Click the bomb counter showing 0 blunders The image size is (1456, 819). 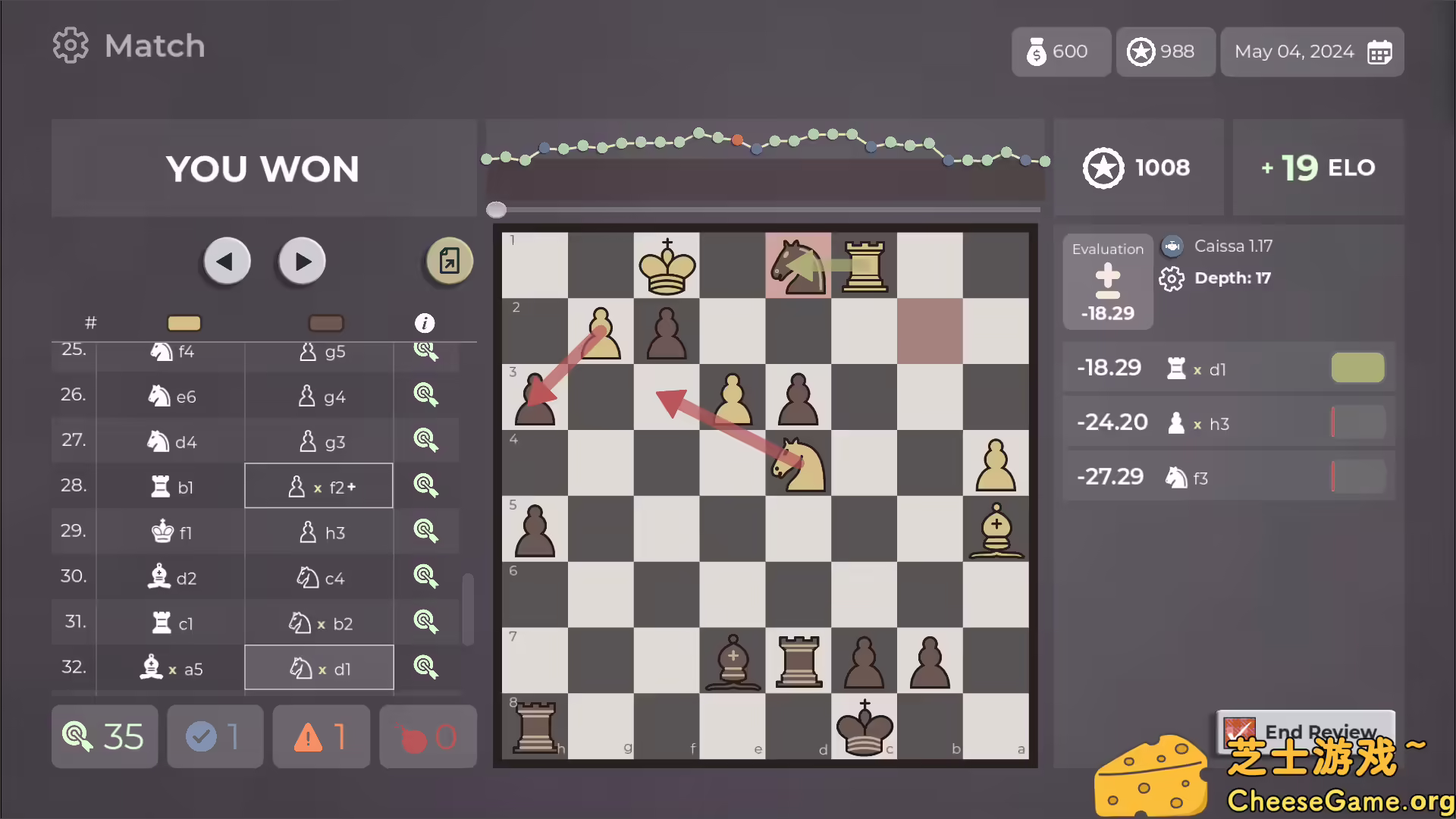(427, 736)
